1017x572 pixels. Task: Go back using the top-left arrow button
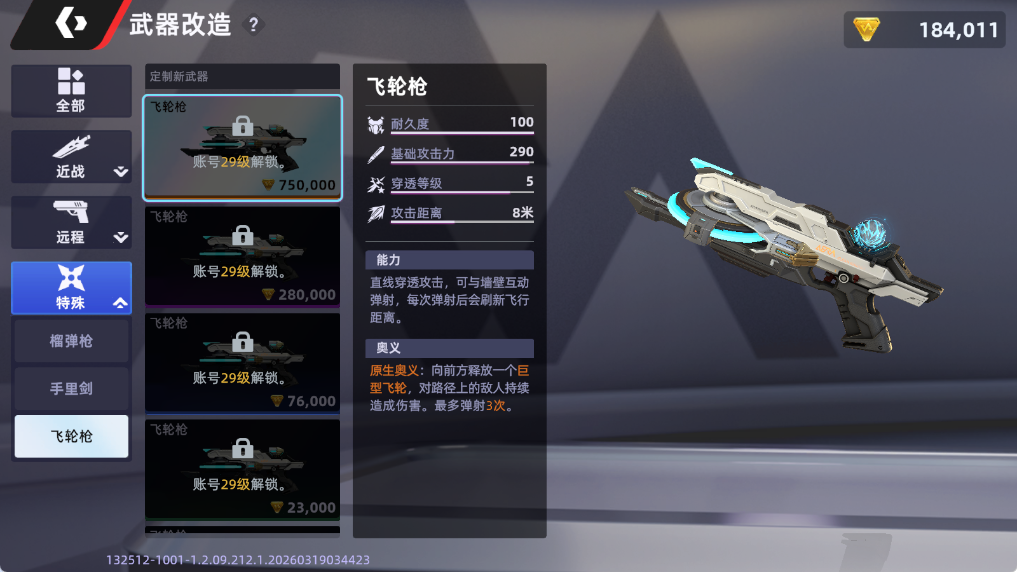(x=68, y=24)
